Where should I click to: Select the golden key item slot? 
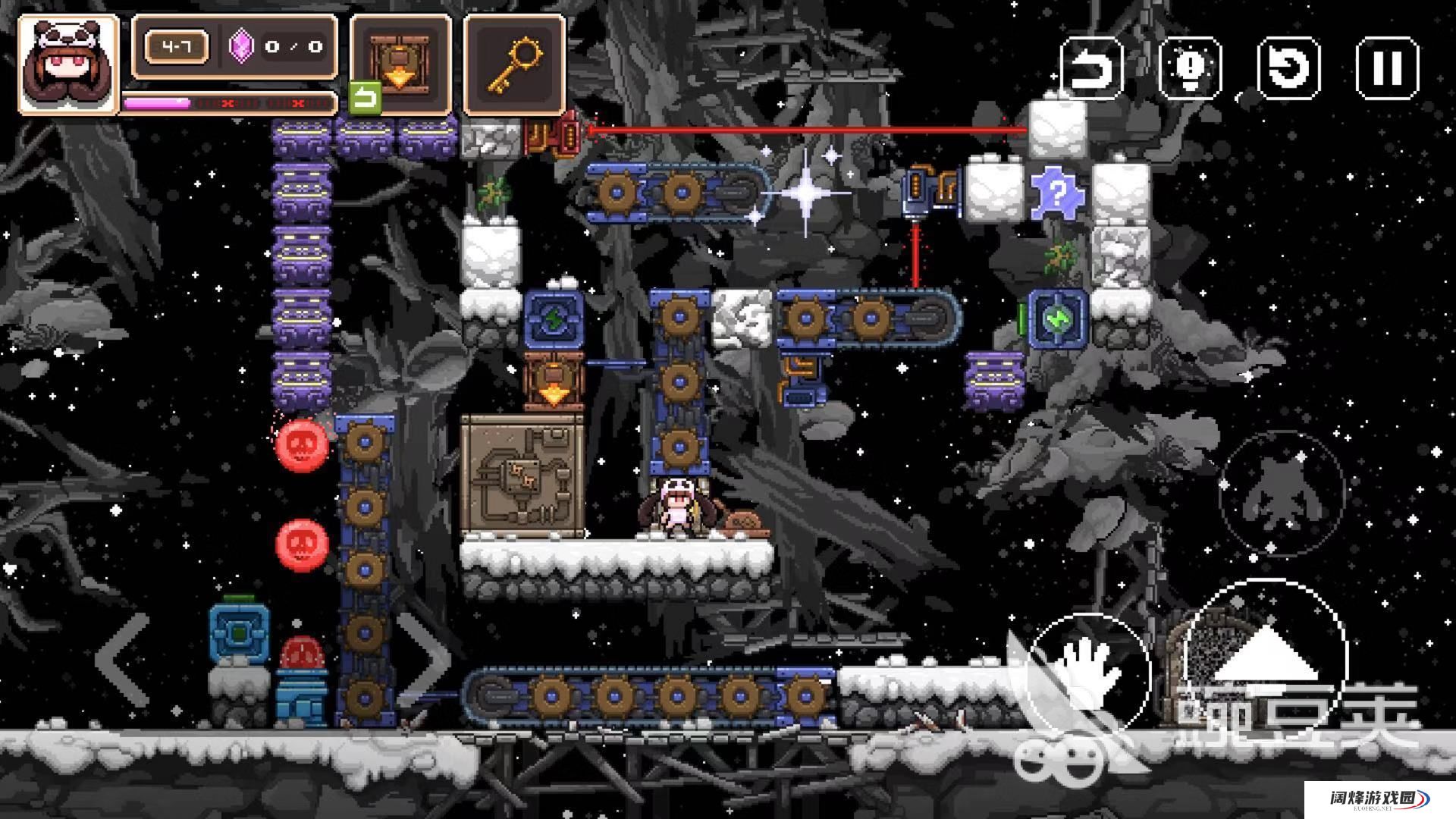(515, 65)
